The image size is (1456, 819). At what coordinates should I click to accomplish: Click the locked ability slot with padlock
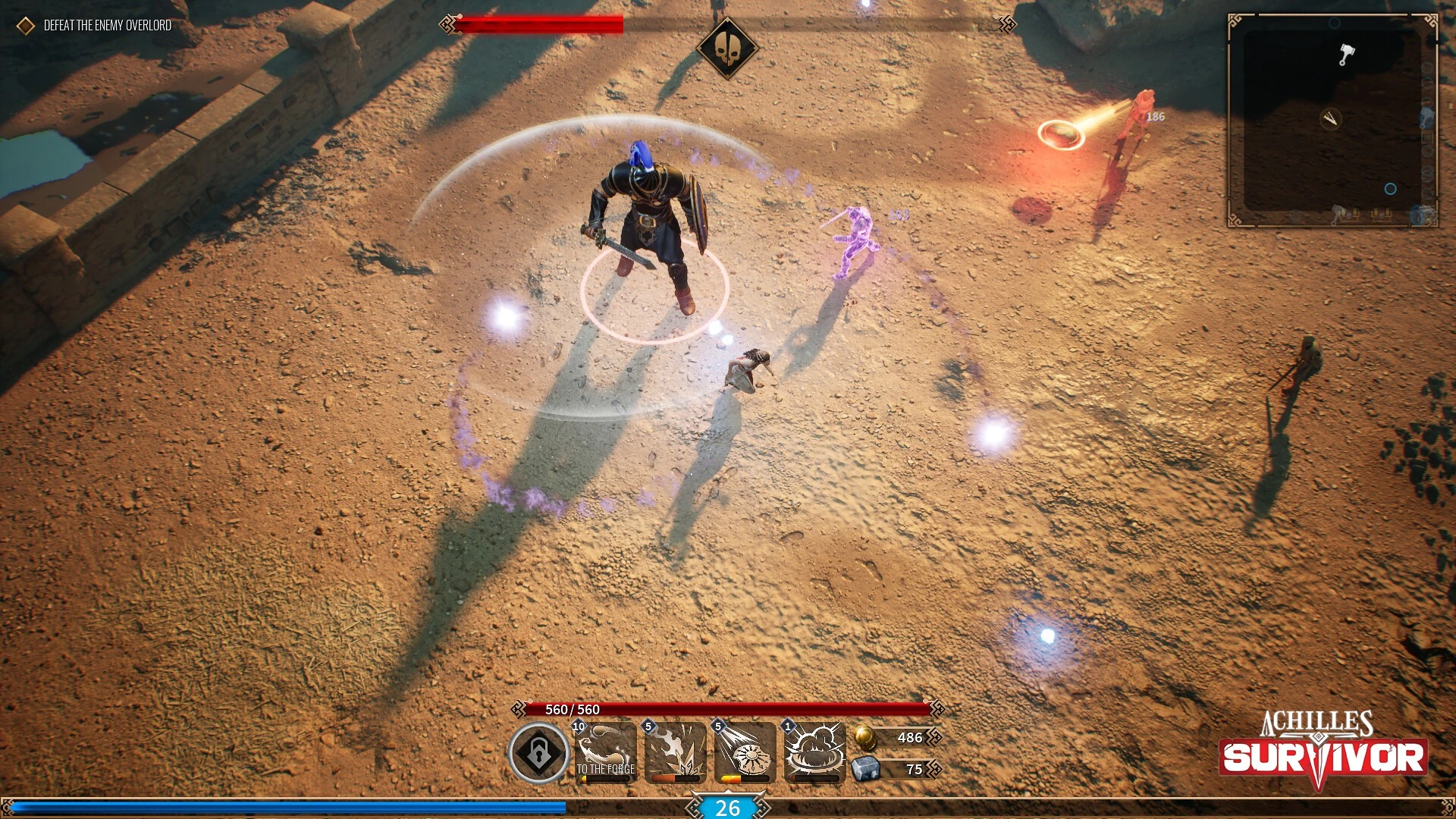tap(538, 753)
